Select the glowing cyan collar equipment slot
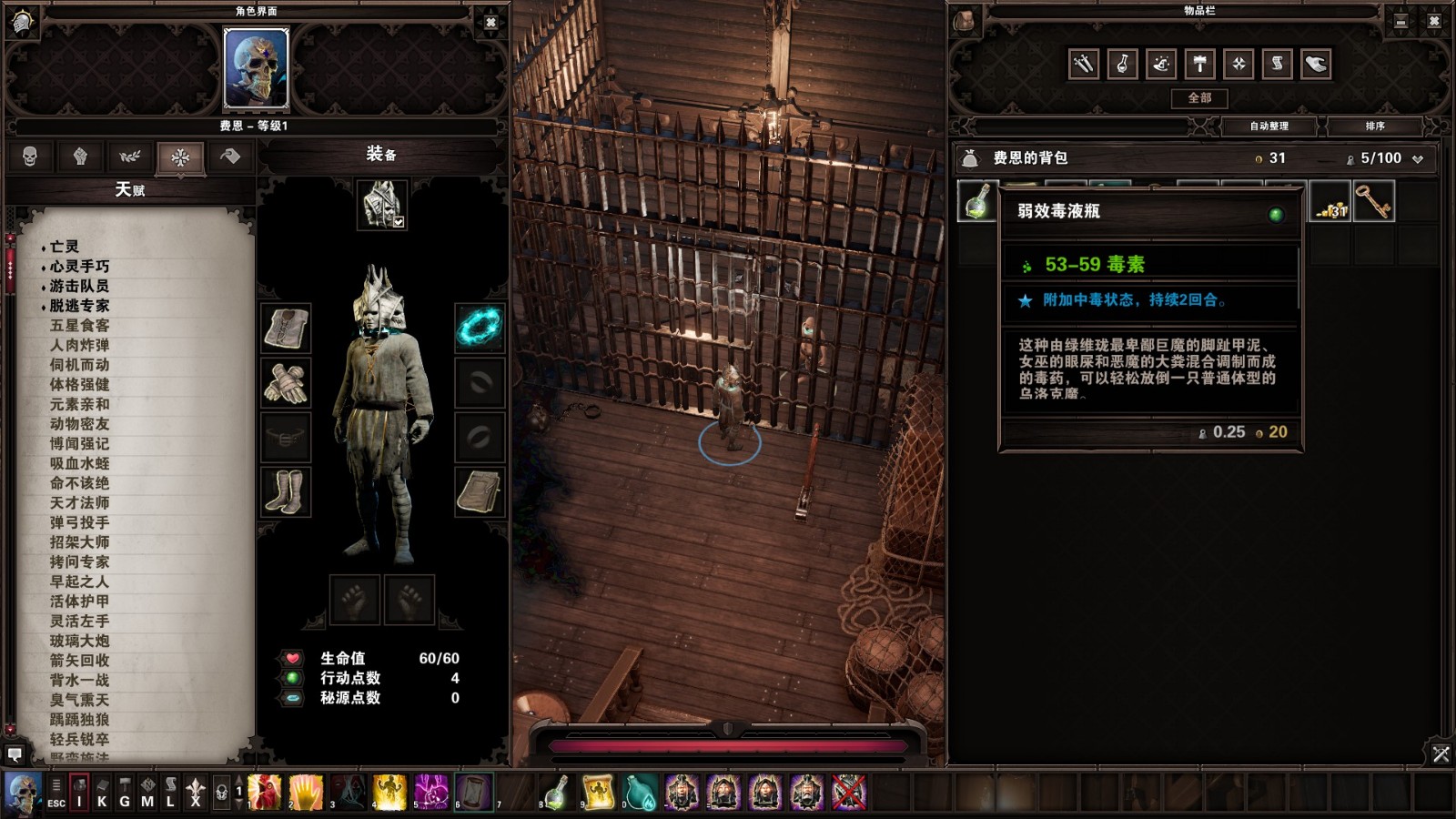The height and width of the screenshot is (819, 1456). point(480,327)
